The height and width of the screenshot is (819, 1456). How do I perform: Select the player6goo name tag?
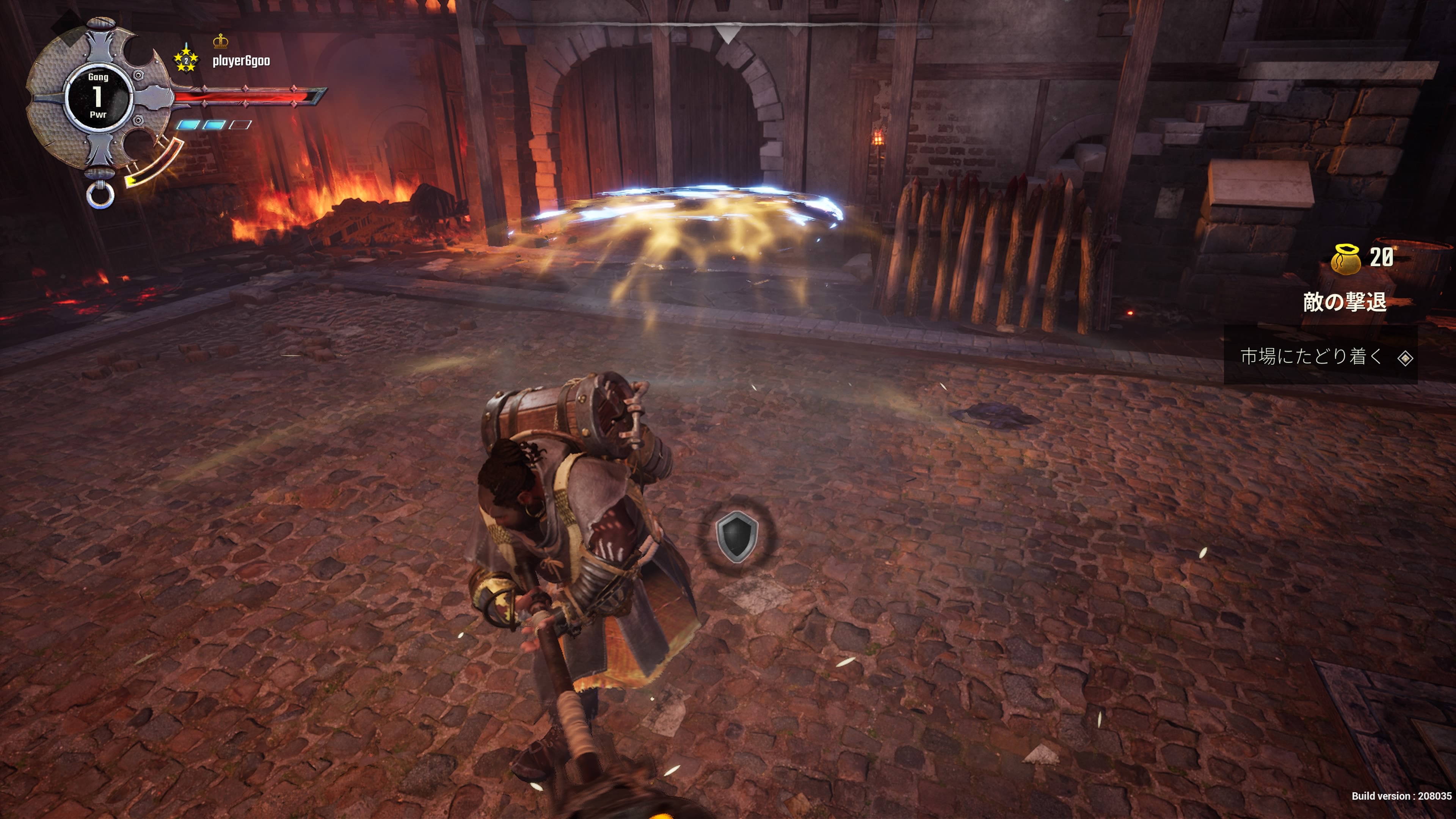[x=241, y=61]
